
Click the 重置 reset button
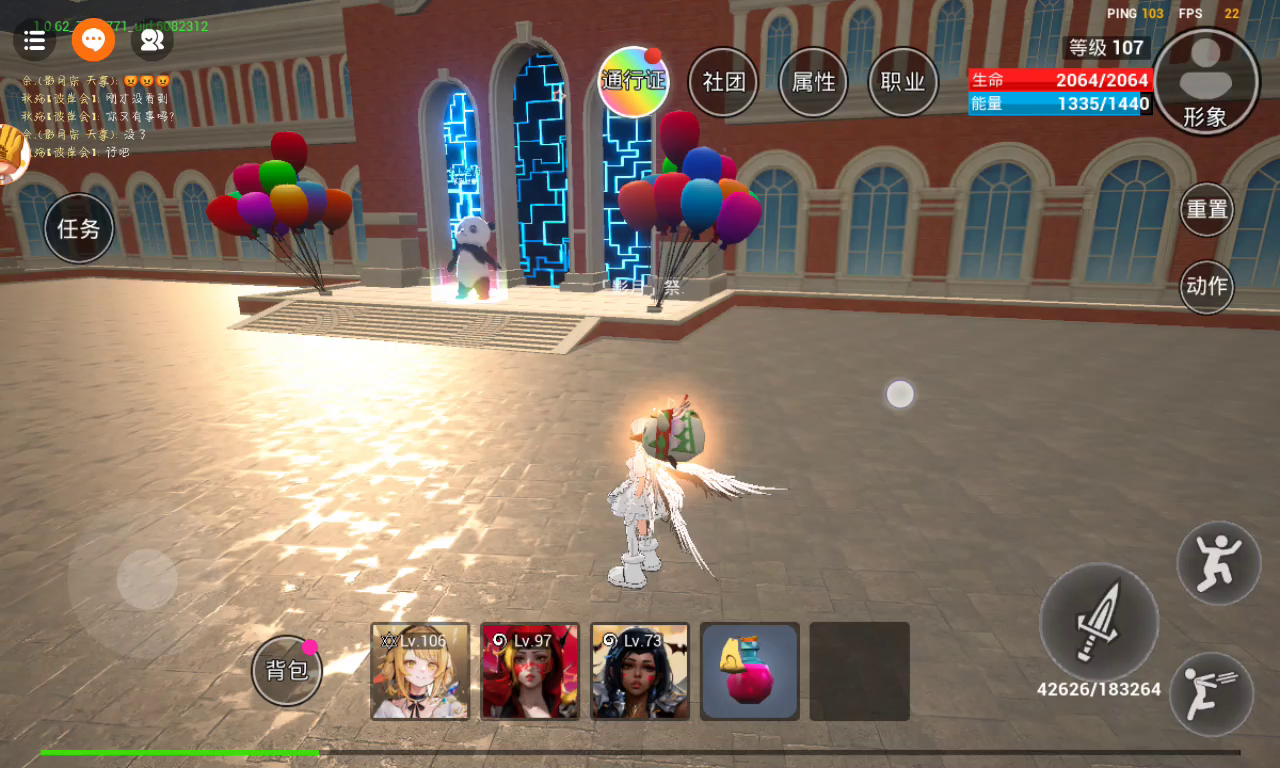pyautogui.click(x=1207, y=210)
